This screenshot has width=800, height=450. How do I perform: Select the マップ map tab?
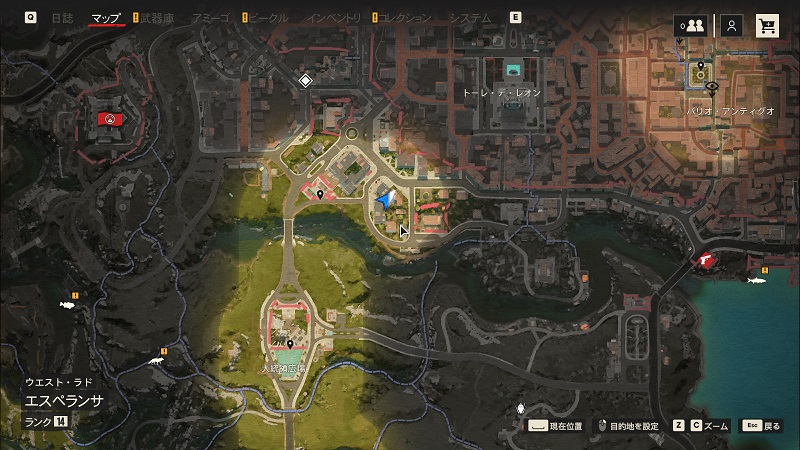tap(105, 18)
